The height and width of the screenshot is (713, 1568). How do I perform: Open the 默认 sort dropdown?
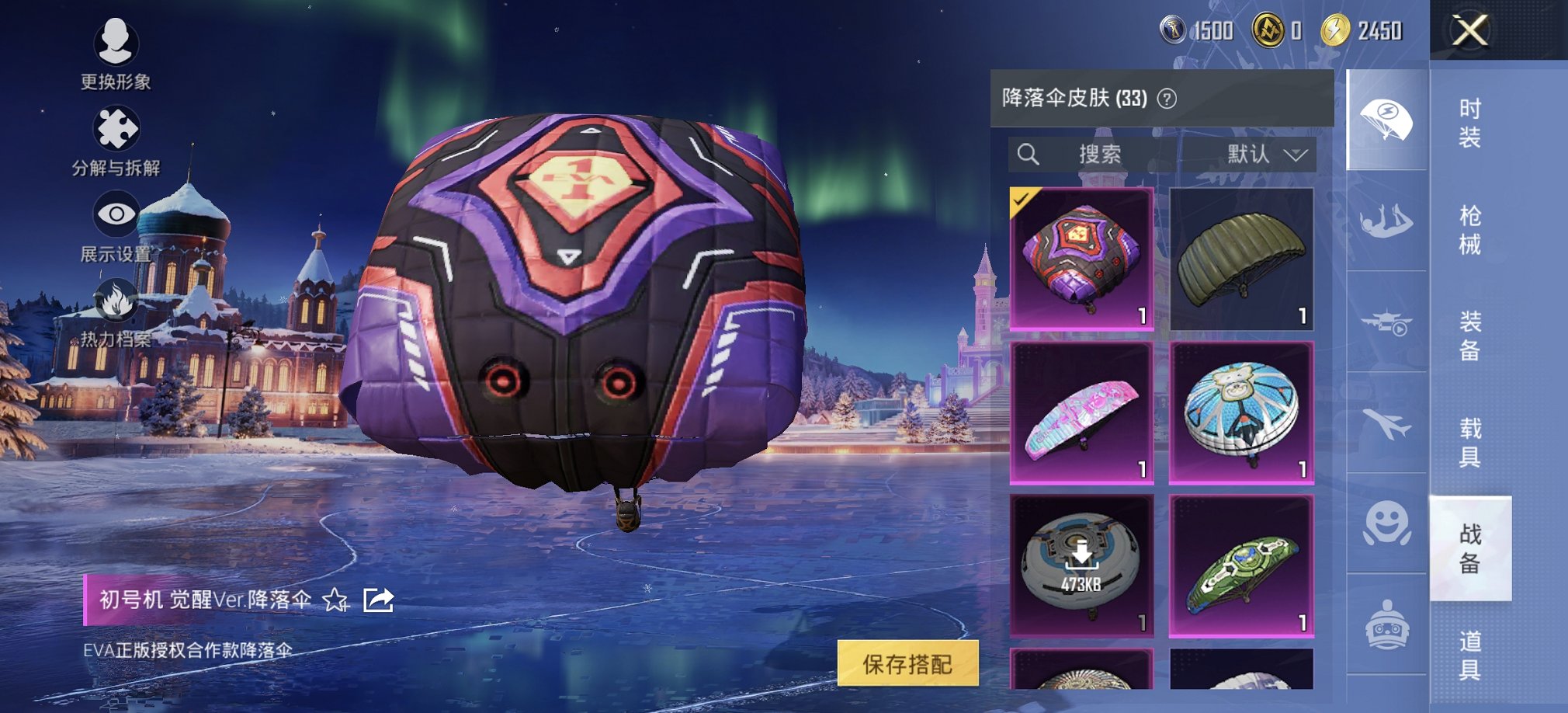tap(1265, 155)
